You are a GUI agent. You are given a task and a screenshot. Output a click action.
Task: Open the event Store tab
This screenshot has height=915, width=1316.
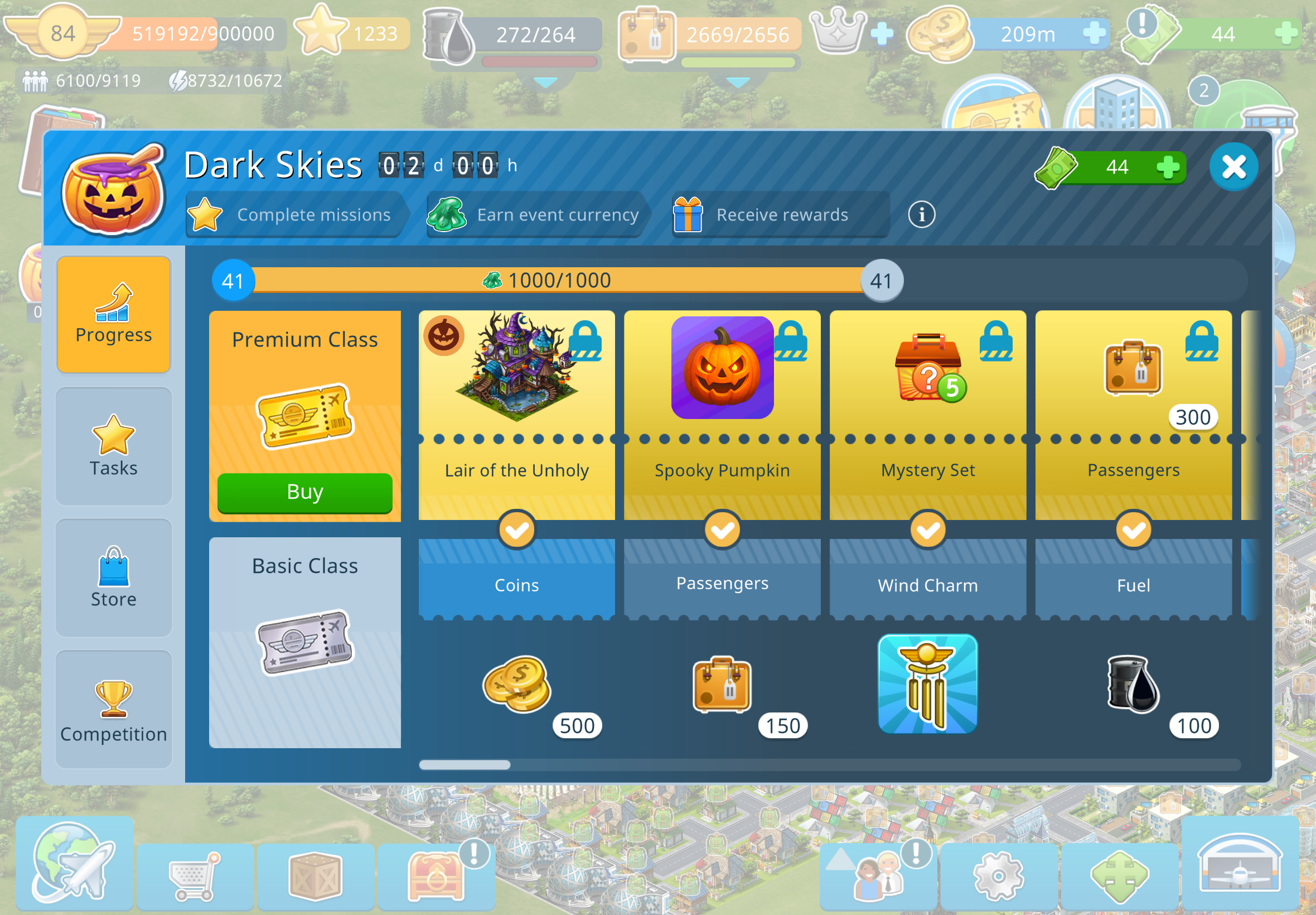[x=113, y=578]
